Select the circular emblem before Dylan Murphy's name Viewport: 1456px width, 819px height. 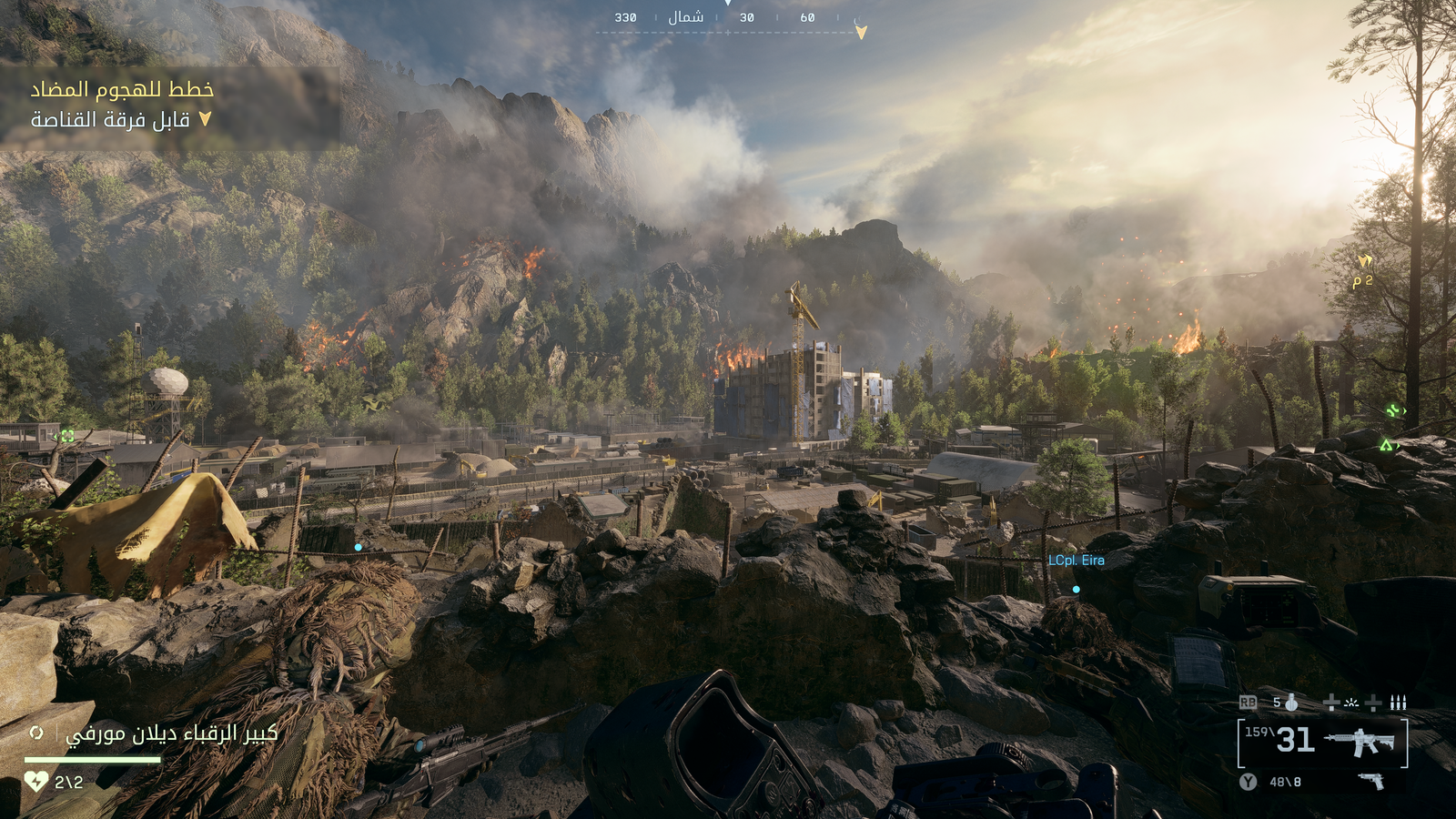pos(37,733)
